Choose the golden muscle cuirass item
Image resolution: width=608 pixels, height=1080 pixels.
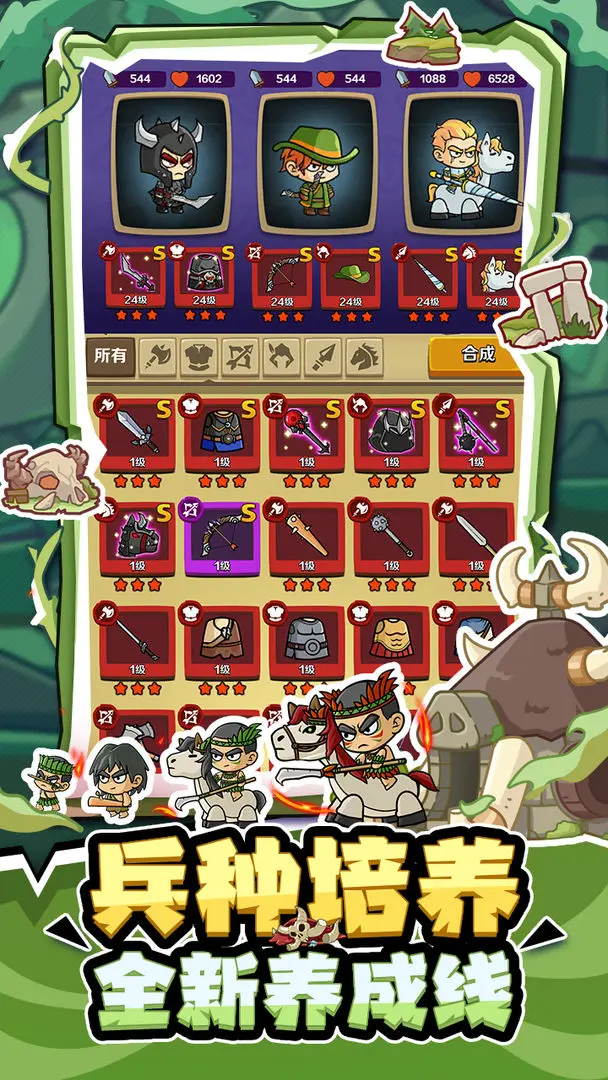pyautogui.click(x=391, y=638)
